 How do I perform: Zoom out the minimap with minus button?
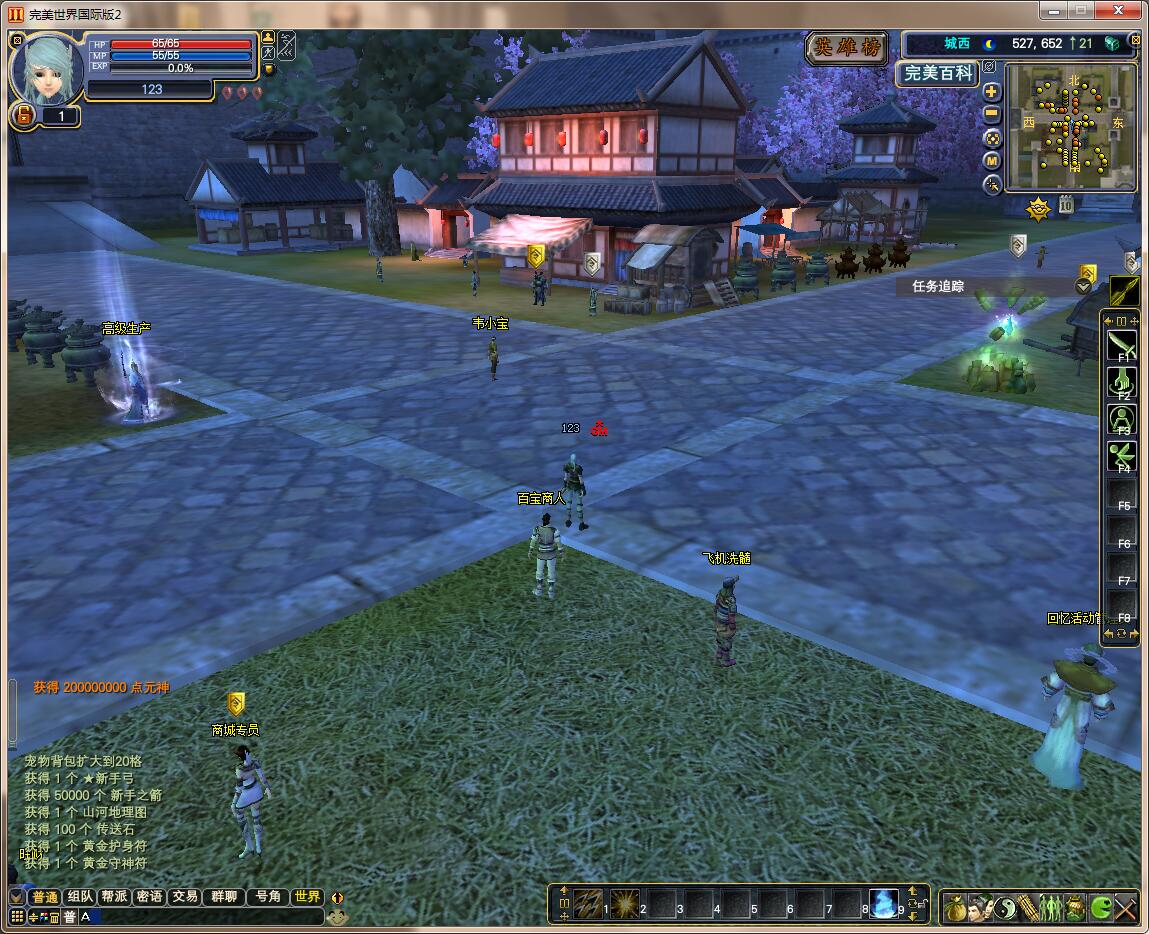(x=992, y=114)
